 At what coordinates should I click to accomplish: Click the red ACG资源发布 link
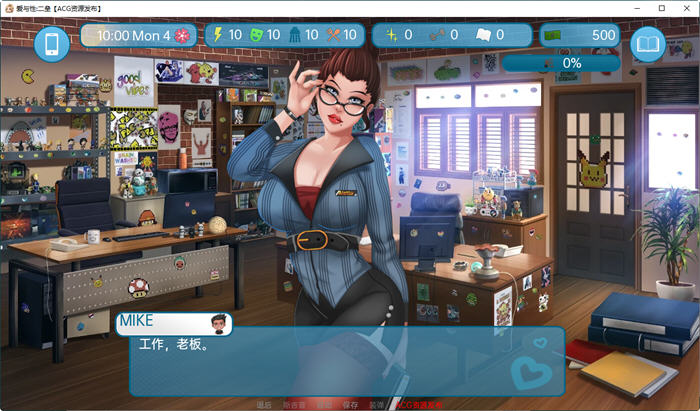click(418, 405)
